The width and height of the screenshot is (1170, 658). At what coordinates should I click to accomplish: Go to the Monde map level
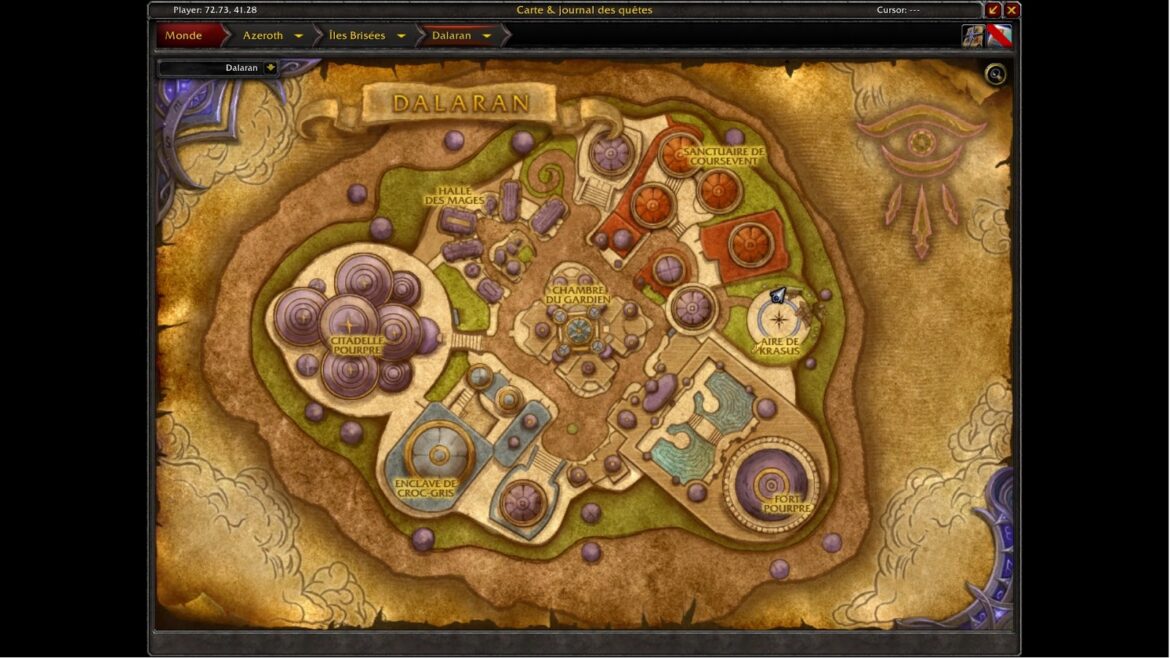click(183, 36)
